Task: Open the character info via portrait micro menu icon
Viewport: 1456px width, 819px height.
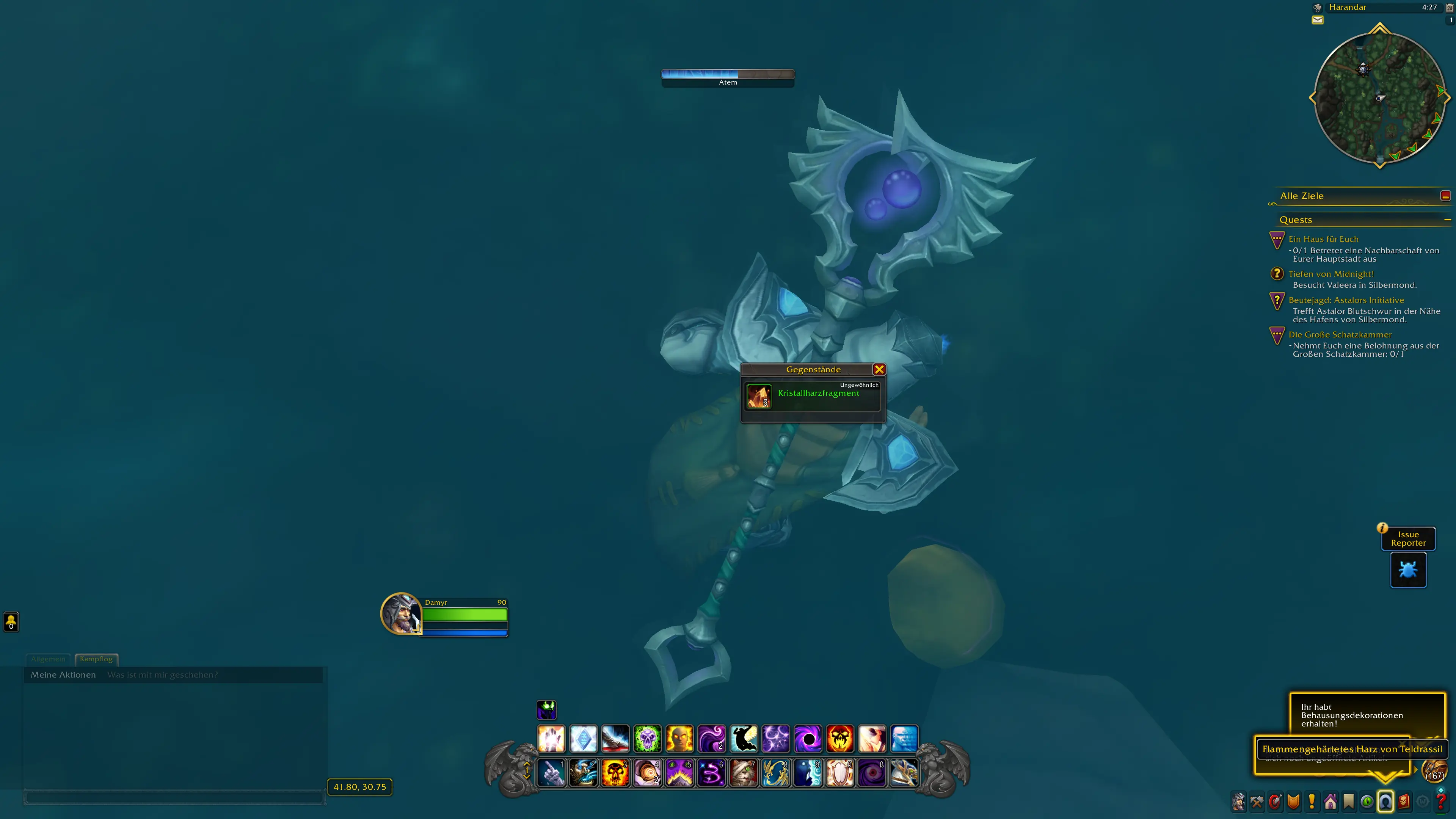Action: click(1239, 802)
